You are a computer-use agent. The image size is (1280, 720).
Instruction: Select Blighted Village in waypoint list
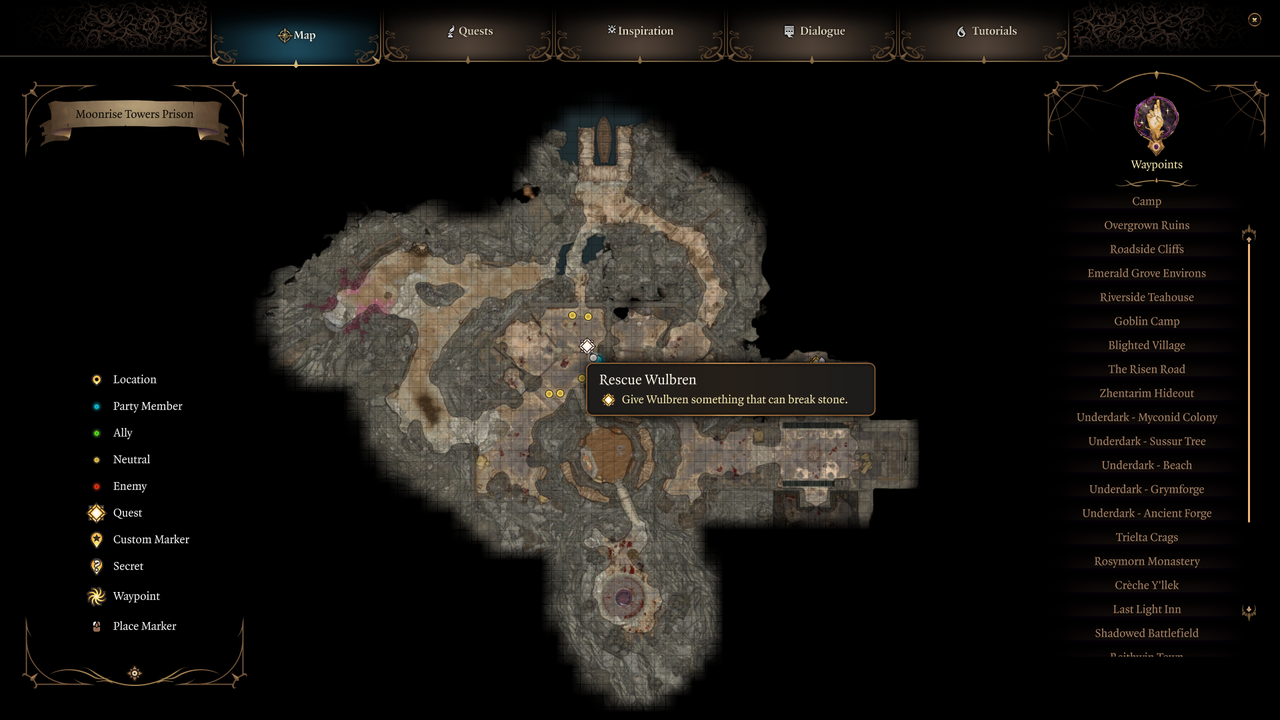pyautogui.click(x=1146, y=345)
